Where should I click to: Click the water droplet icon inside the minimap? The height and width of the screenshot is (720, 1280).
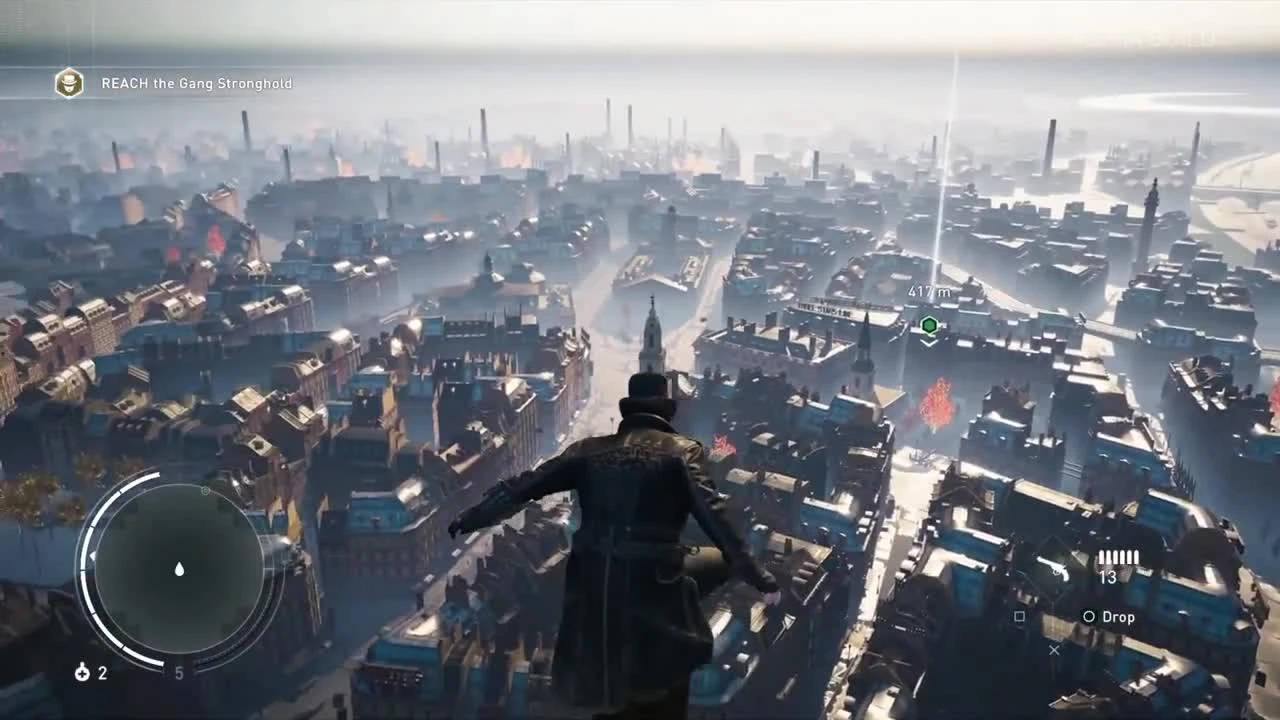coord(178,568)
